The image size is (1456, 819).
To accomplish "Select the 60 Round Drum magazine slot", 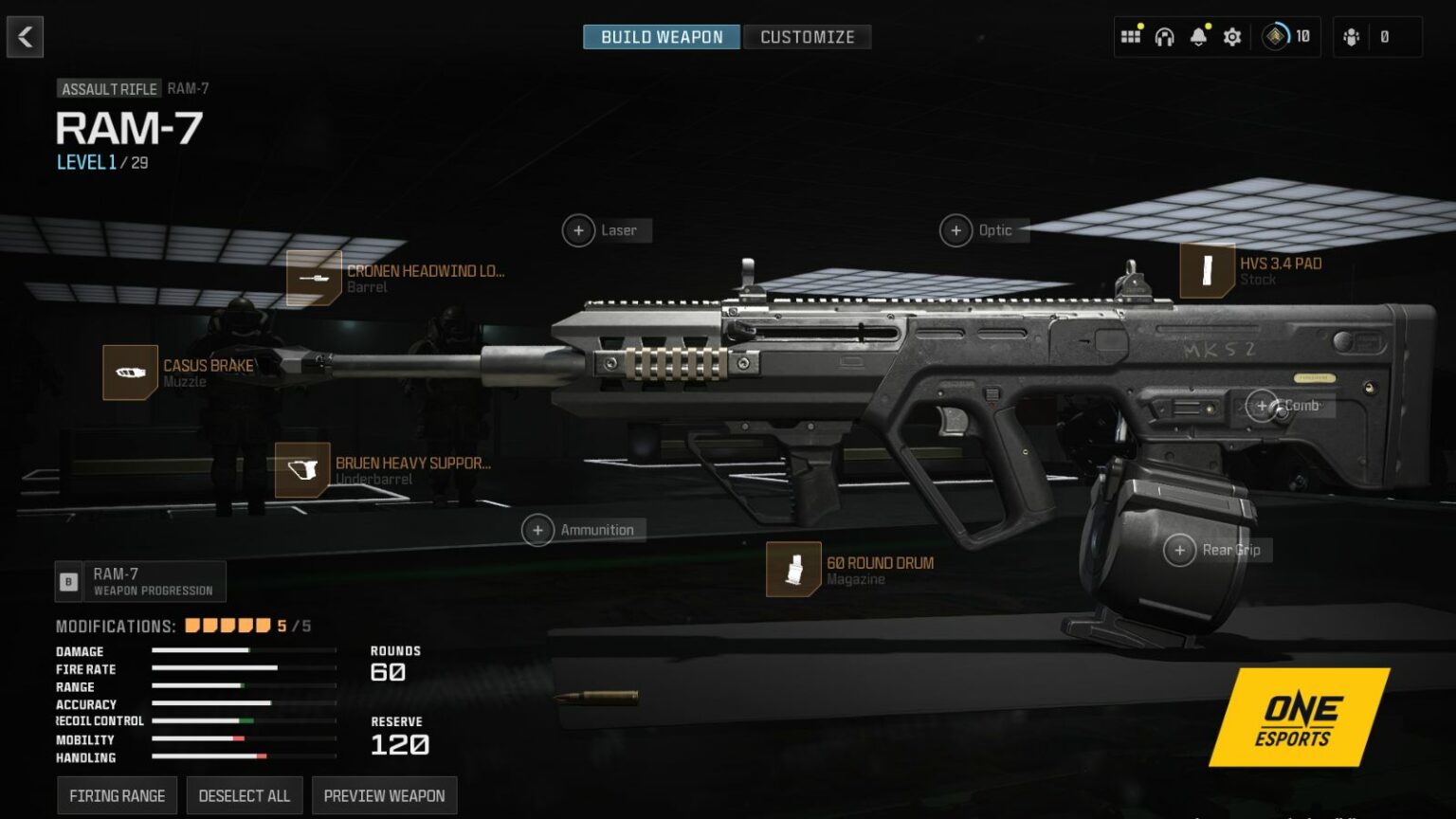I will [793, 570].
